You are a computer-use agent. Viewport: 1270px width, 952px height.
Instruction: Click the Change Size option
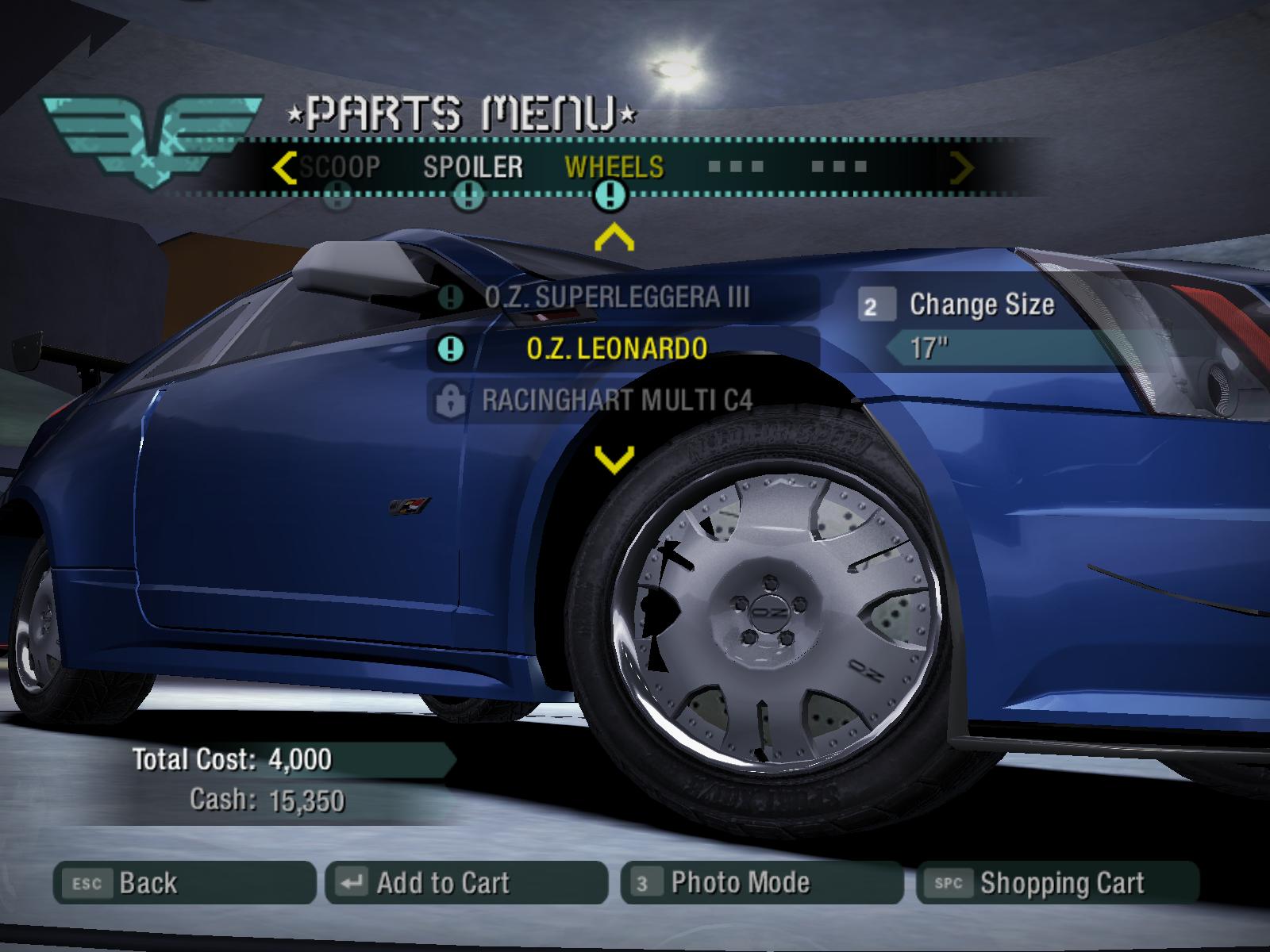[981, 305]
